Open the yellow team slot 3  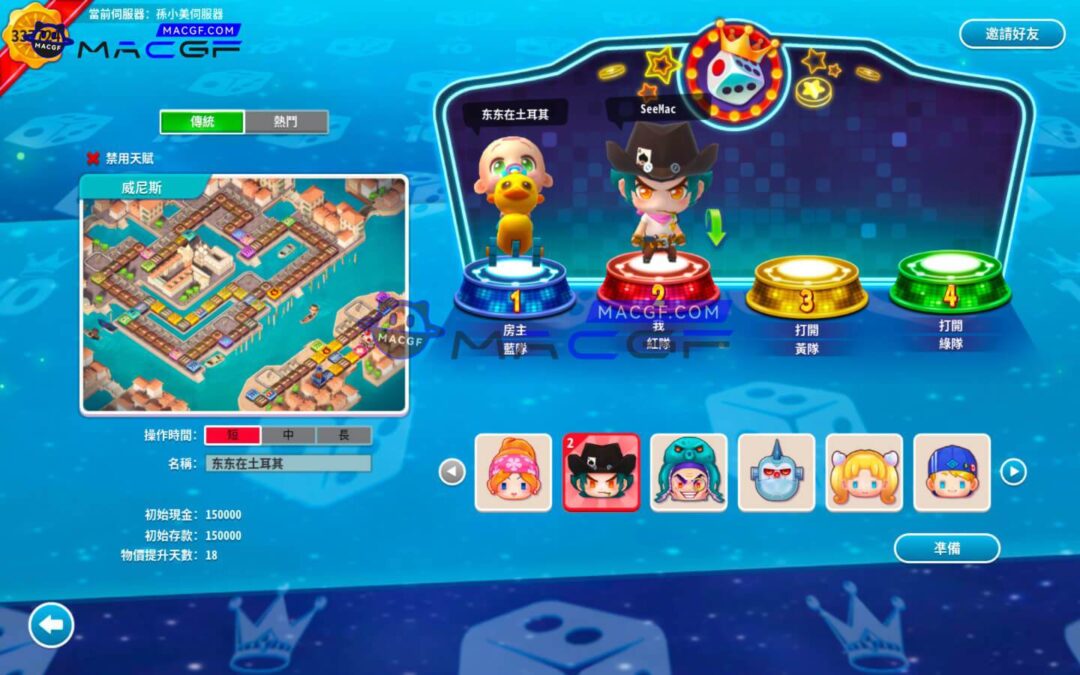[x=807, y=283]
